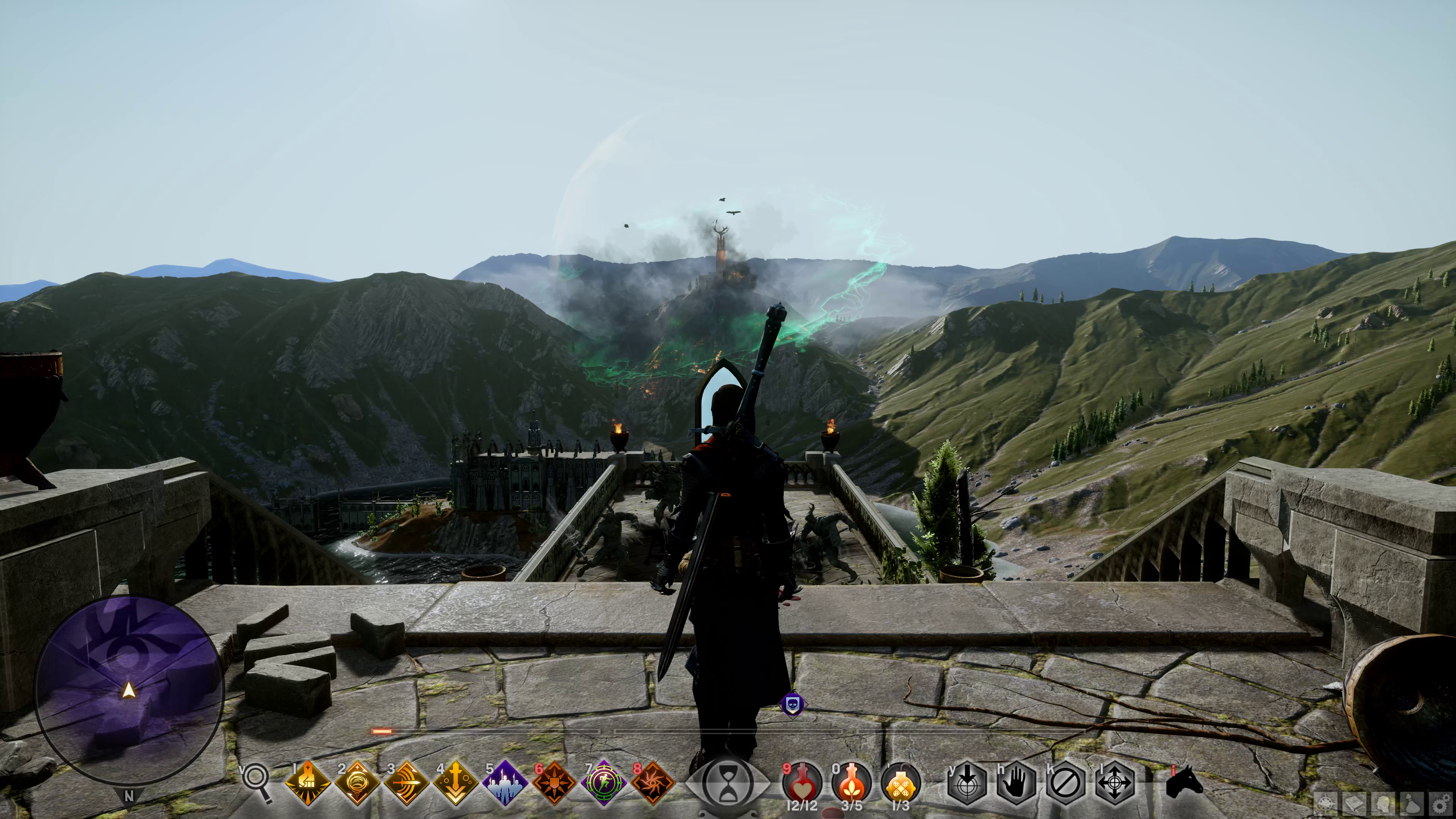Order the party to hold position
Screen dimensions: 1456x819
tap(1016, 783)
